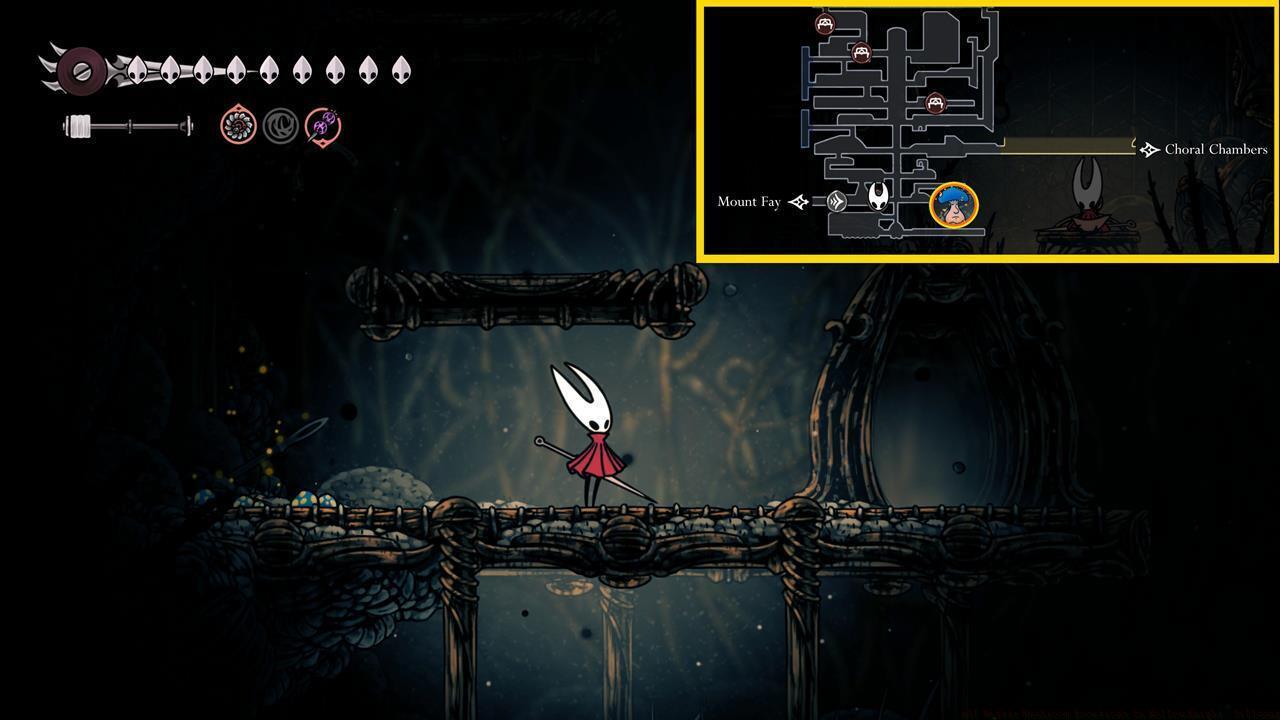
Task: Click the lowest bench icon on the map
Action: pos(935,102)
